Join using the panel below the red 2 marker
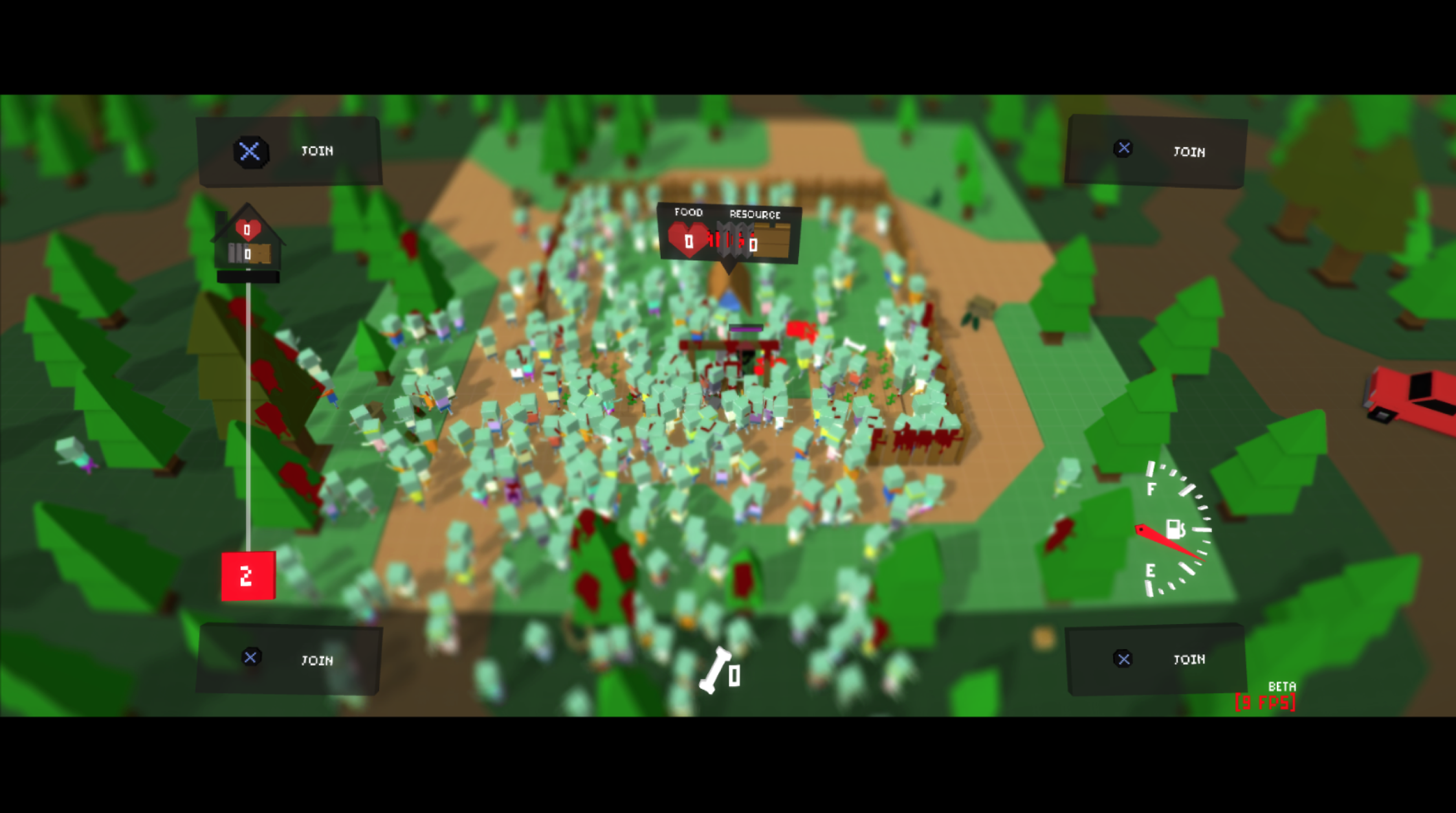1456x813 pixels. [x=289, y=659]
